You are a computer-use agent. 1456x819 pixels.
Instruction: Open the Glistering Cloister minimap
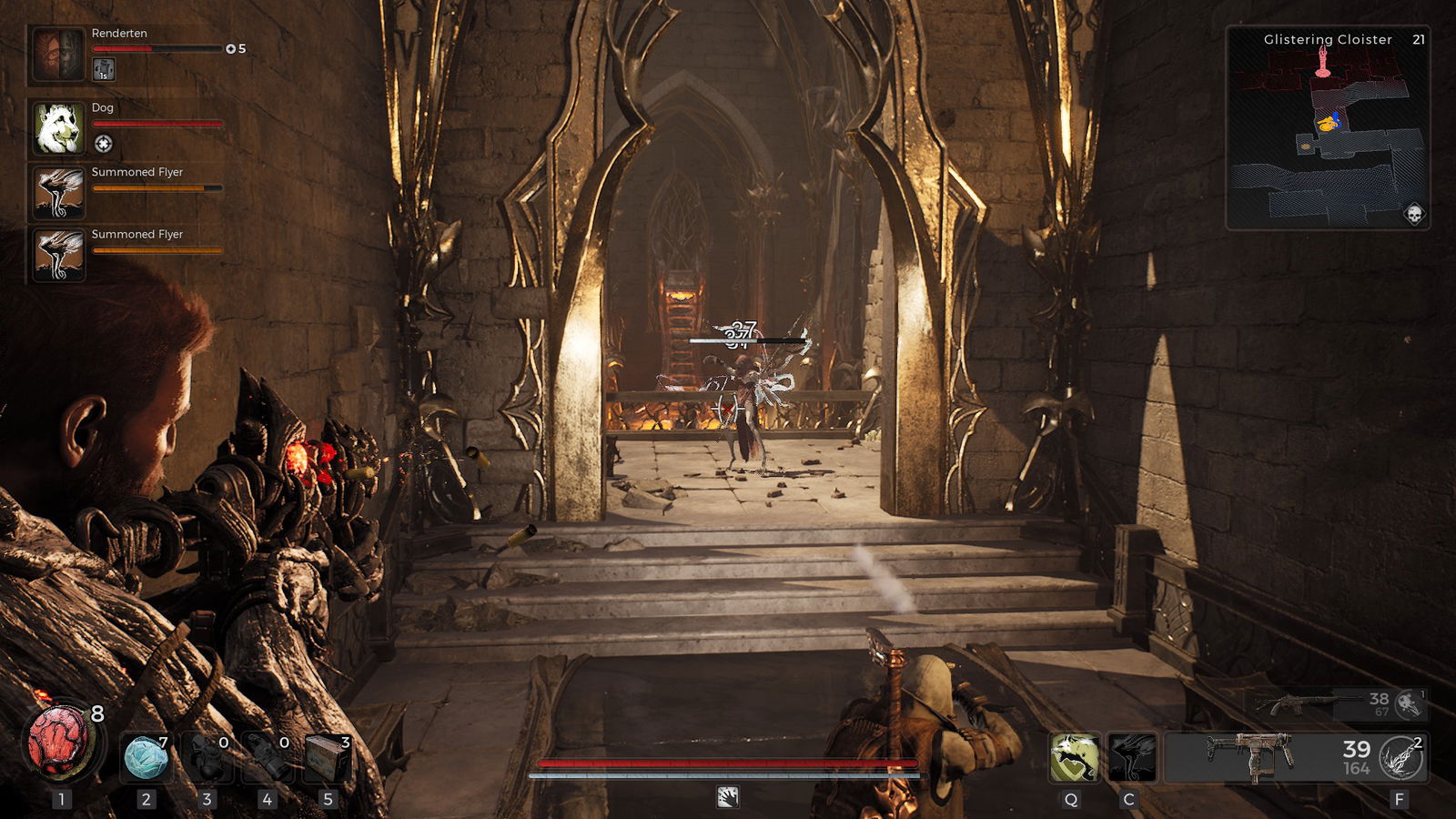click(1328, 127)
